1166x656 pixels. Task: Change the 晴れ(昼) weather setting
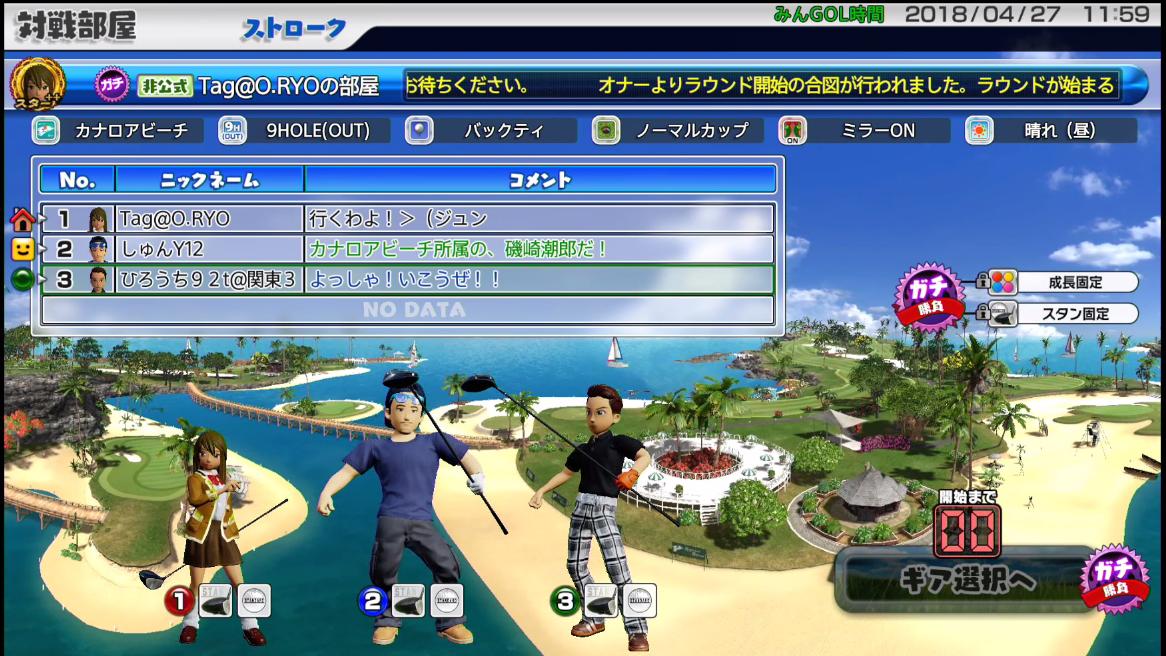(1050, 131)
